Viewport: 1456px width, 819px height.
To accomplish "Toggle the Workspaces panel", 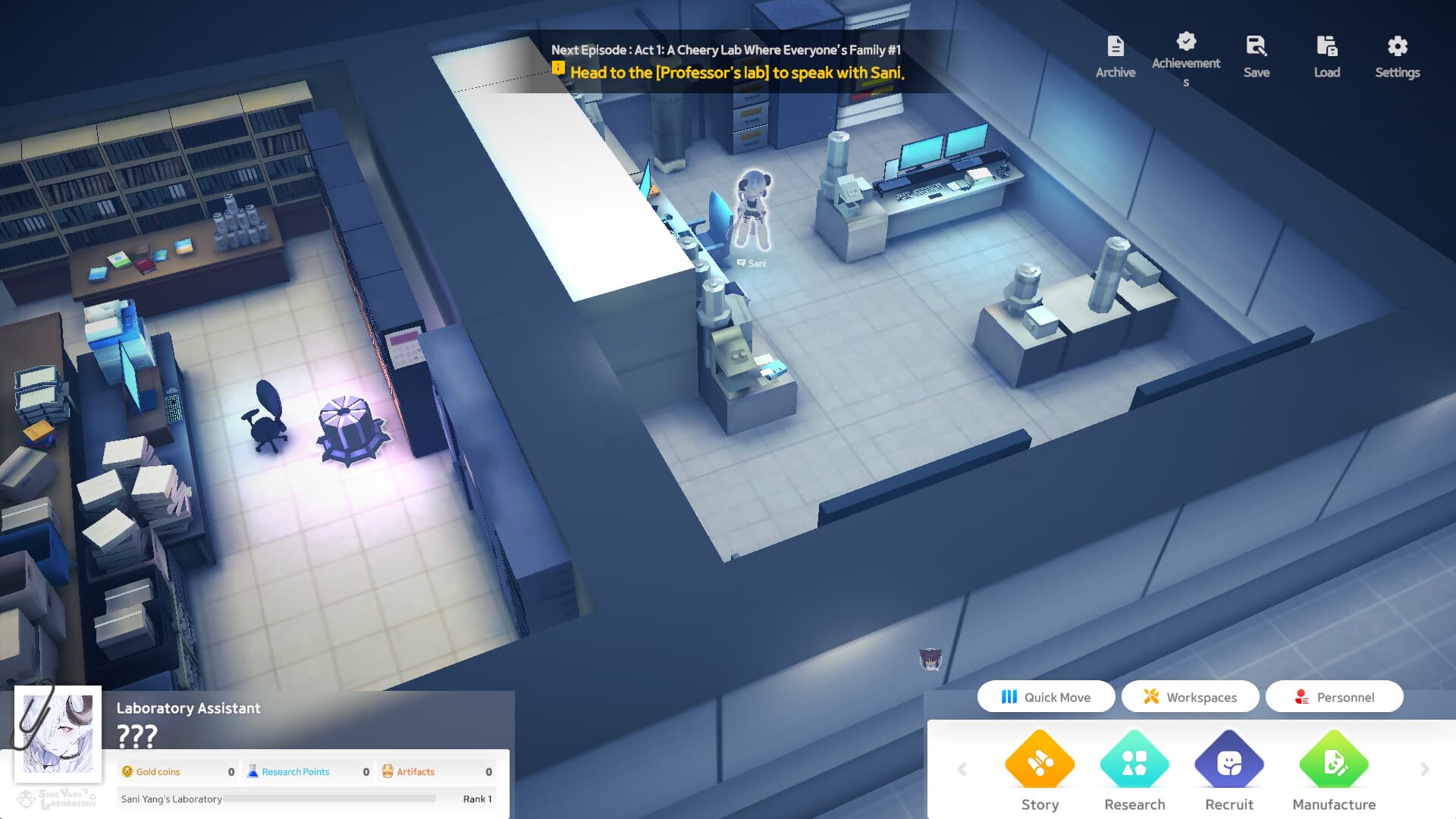I will pos(1190,696).
